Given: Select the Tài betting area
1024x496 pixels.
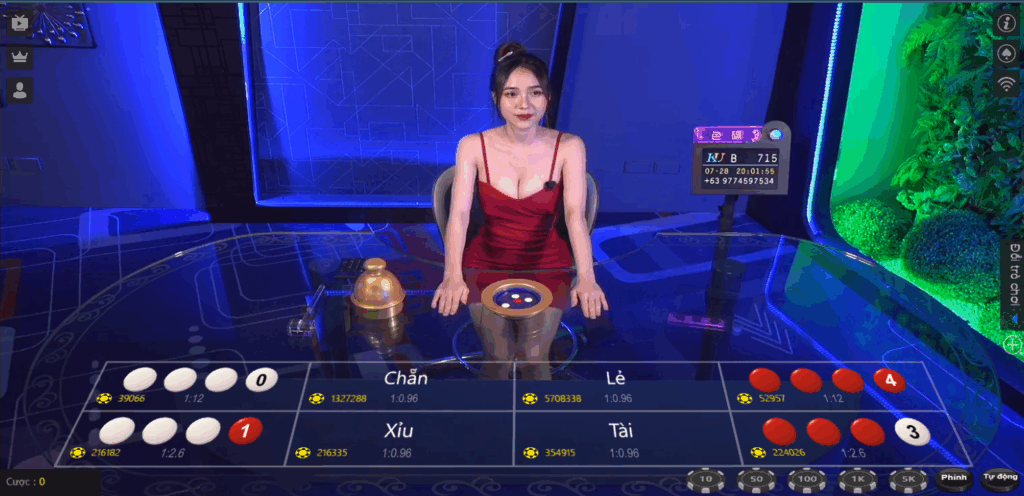Looking at the screenshot, I should pyautogui.click(x=619, y=440).
